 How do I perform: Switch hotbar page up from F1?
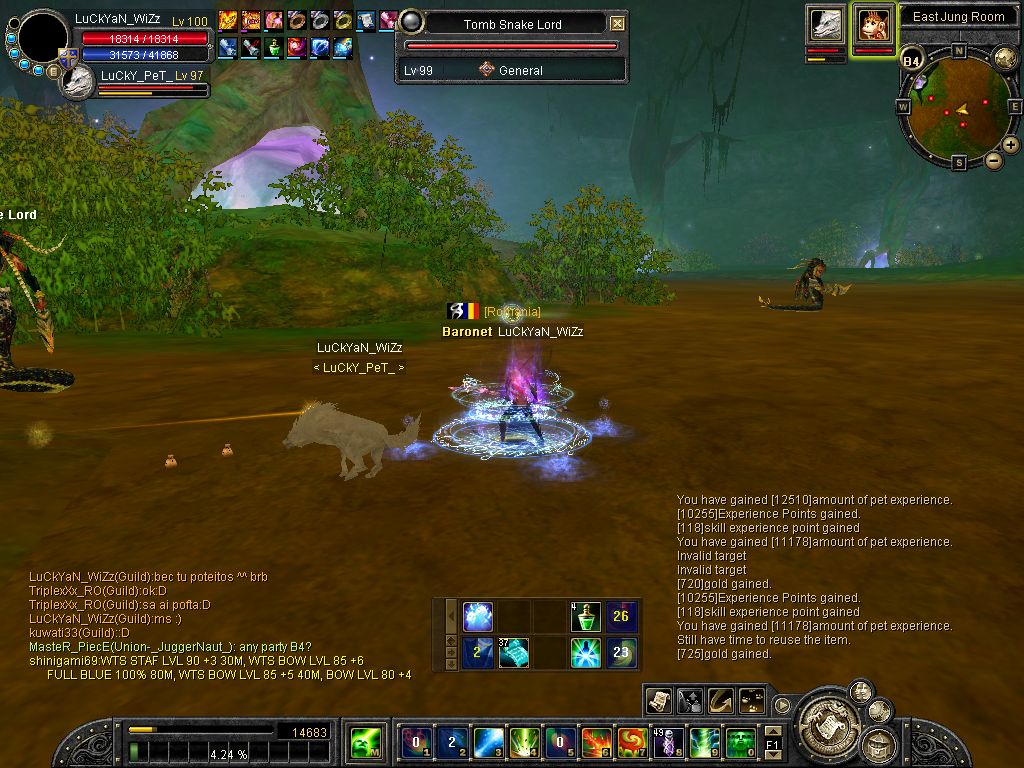(772, 731)
